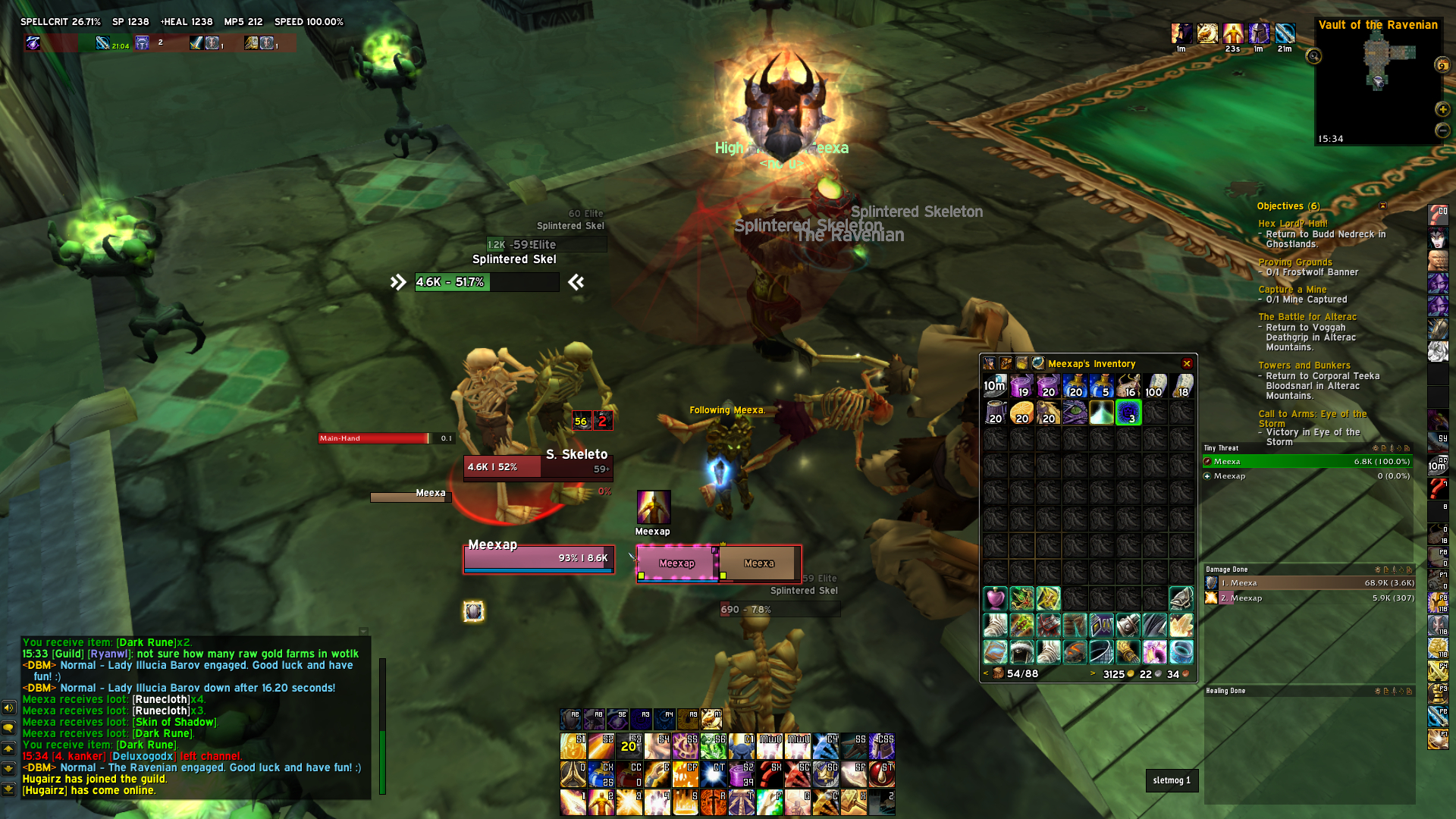
Task: Select the scroll stack of 100
Action: click(x=1154, y=386)
